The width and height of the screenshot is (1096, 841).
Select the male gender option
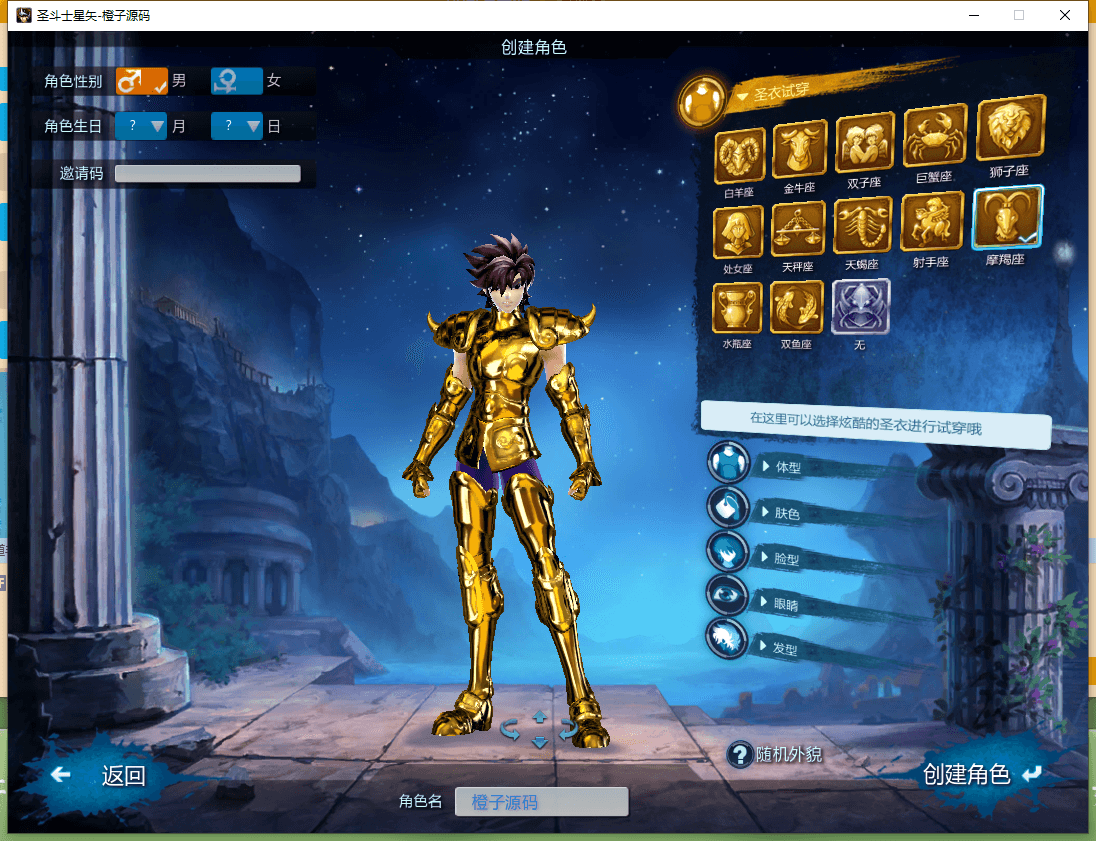pos(141,81)
